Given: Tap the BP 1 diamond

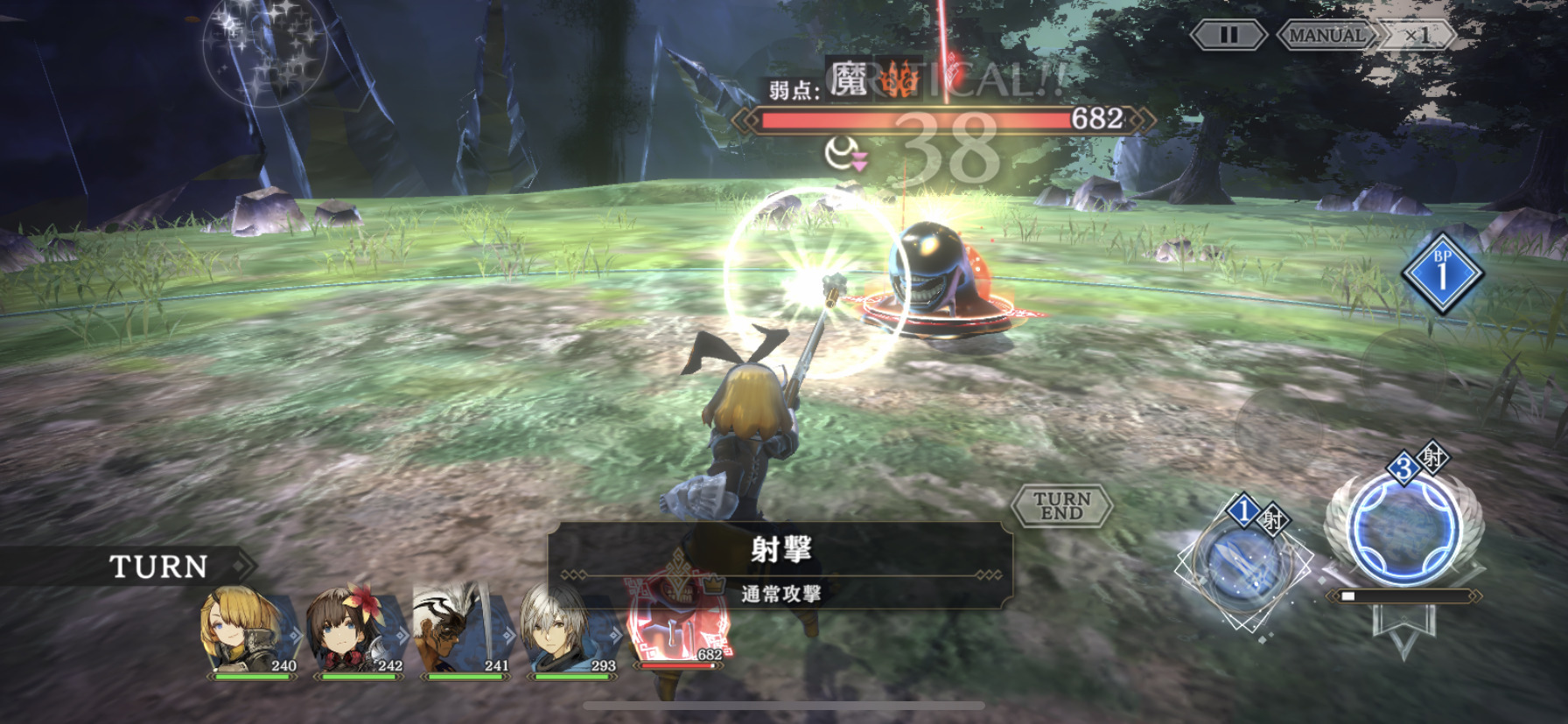Looking at the screenshot, I should [x=1442, y=273].
